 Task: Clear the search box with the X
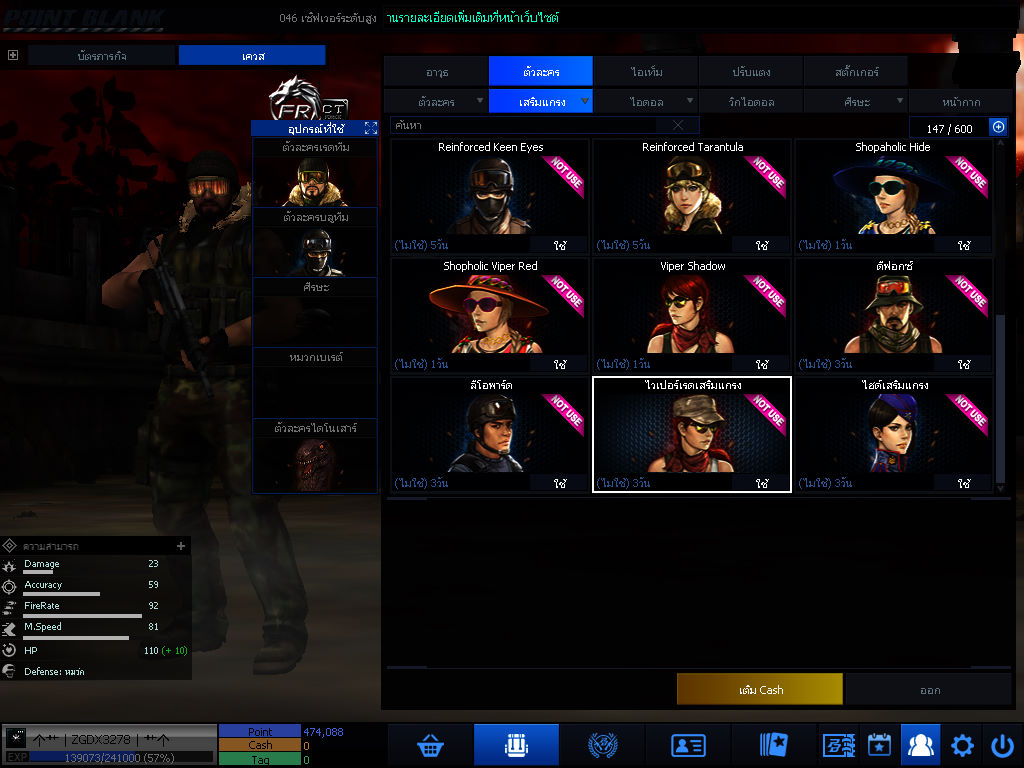click(x=678, y=126)
